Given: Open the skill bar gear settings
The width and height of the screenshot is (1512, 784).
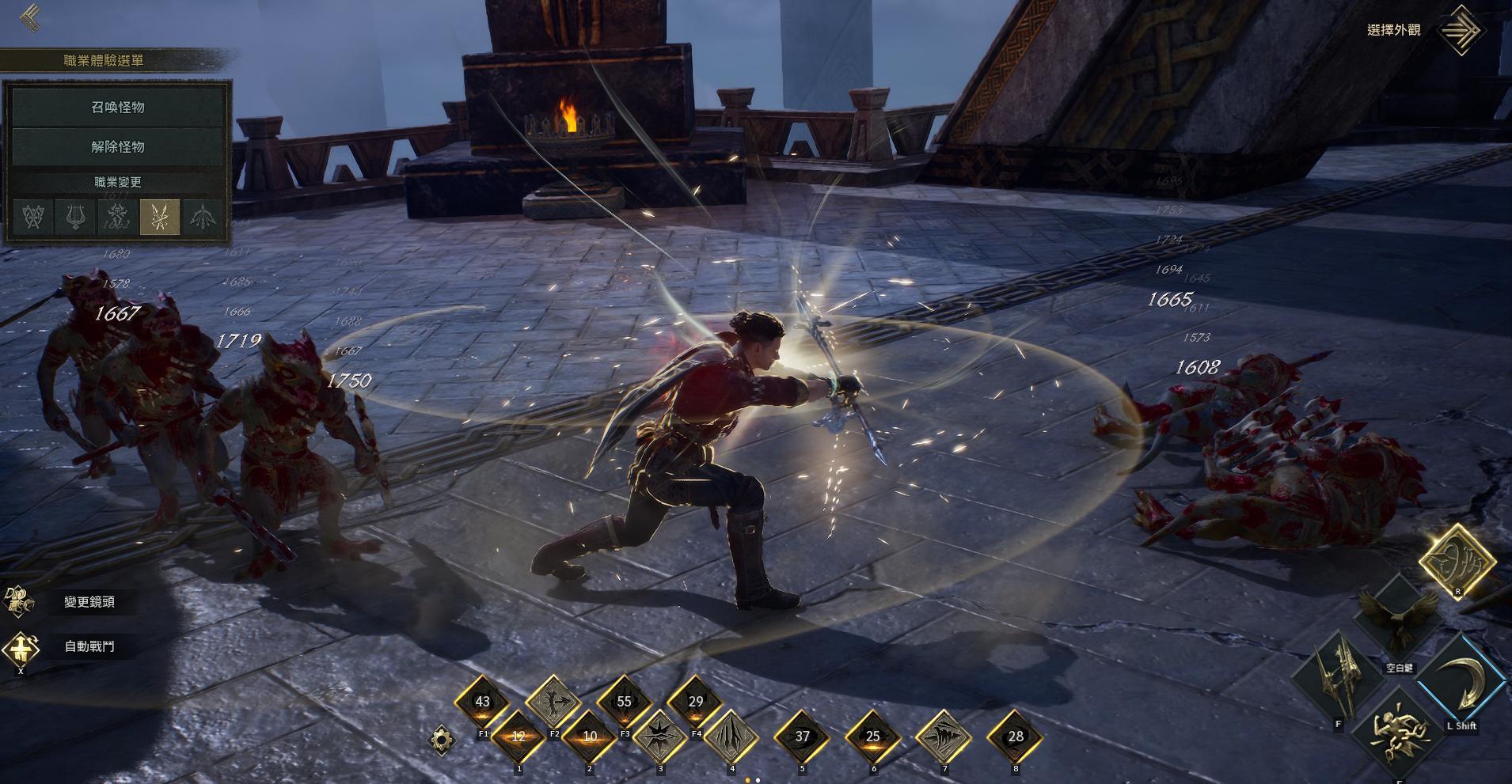Looking at the screenshot, I should pyautogui.click(x=443, y=740).
